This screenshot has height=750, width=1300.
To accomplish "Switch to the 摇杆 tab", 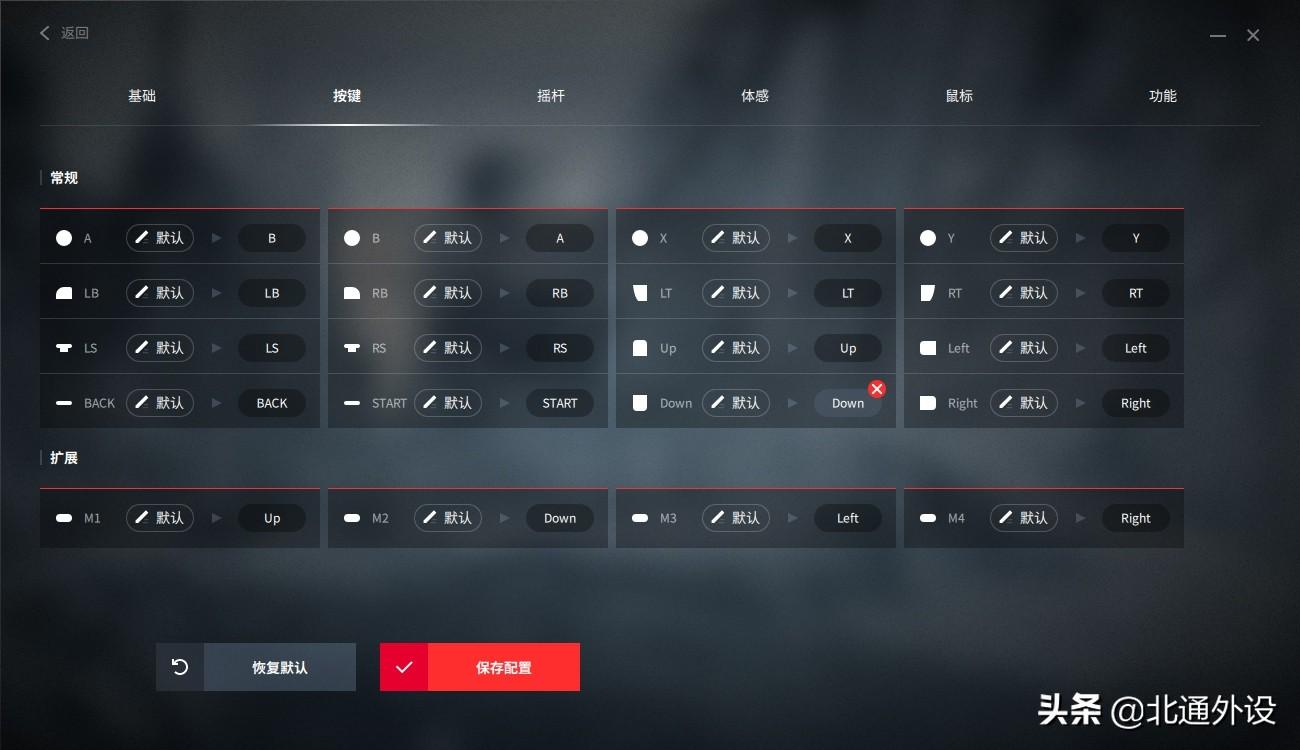I will pyautogui.click(x=551, y=95).
